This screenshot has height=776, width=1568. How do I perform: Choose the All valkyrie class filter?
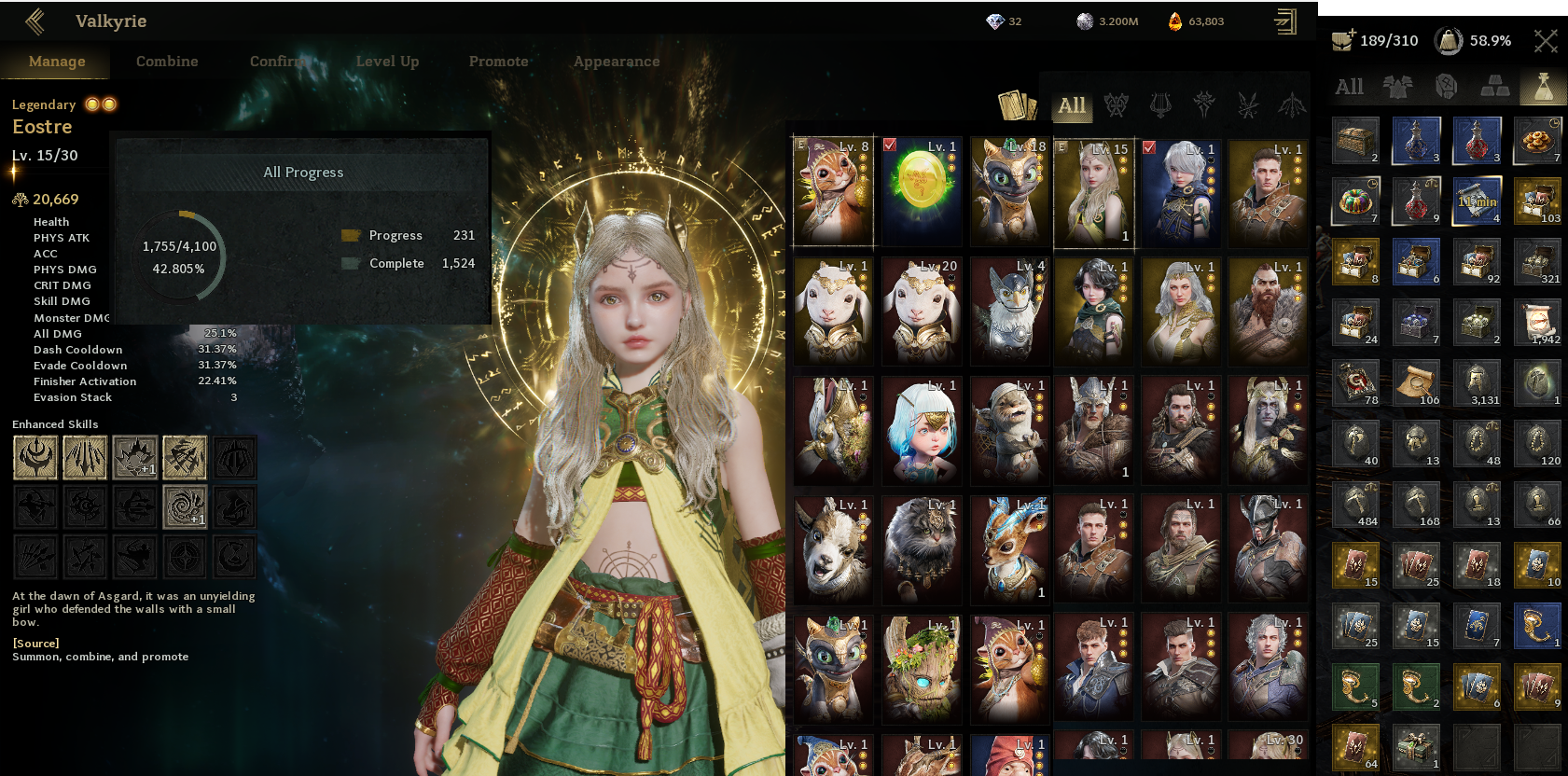click(x=1072, y=105)
